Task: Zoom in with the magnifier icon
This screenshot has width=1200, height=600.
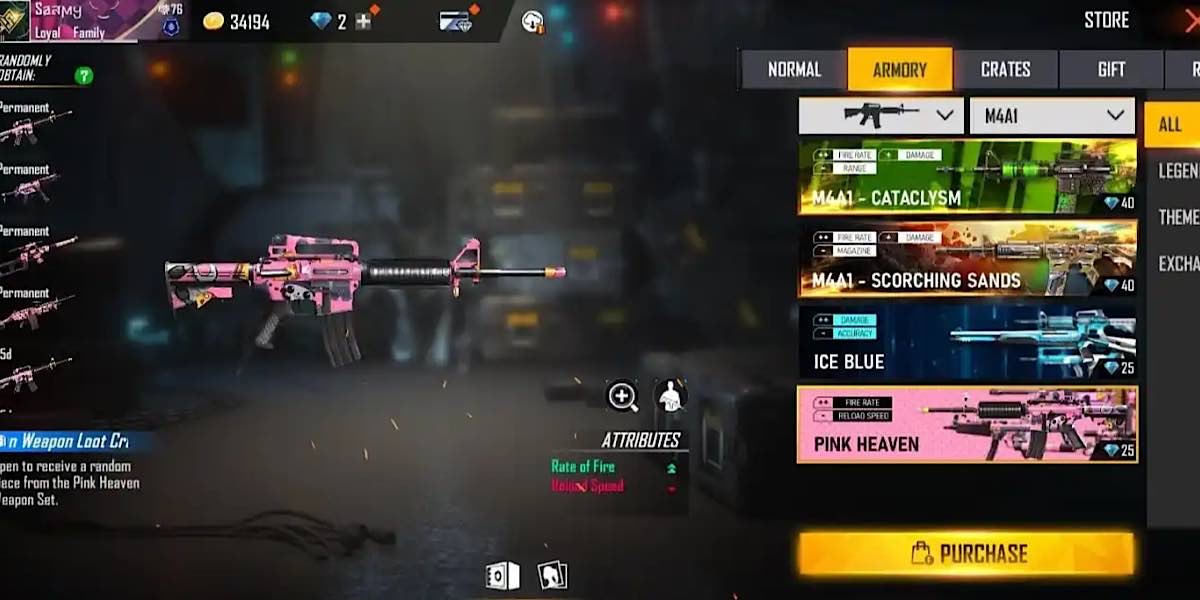Action: (x=622, y=397)
